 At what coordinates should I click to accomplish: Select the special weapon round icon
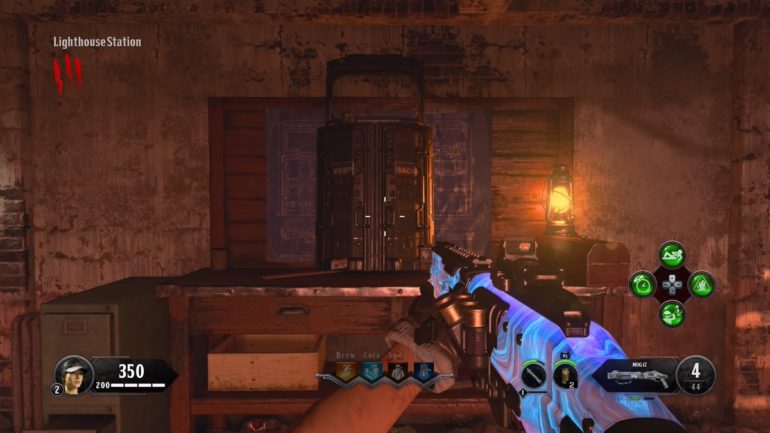tap(534, 375)
